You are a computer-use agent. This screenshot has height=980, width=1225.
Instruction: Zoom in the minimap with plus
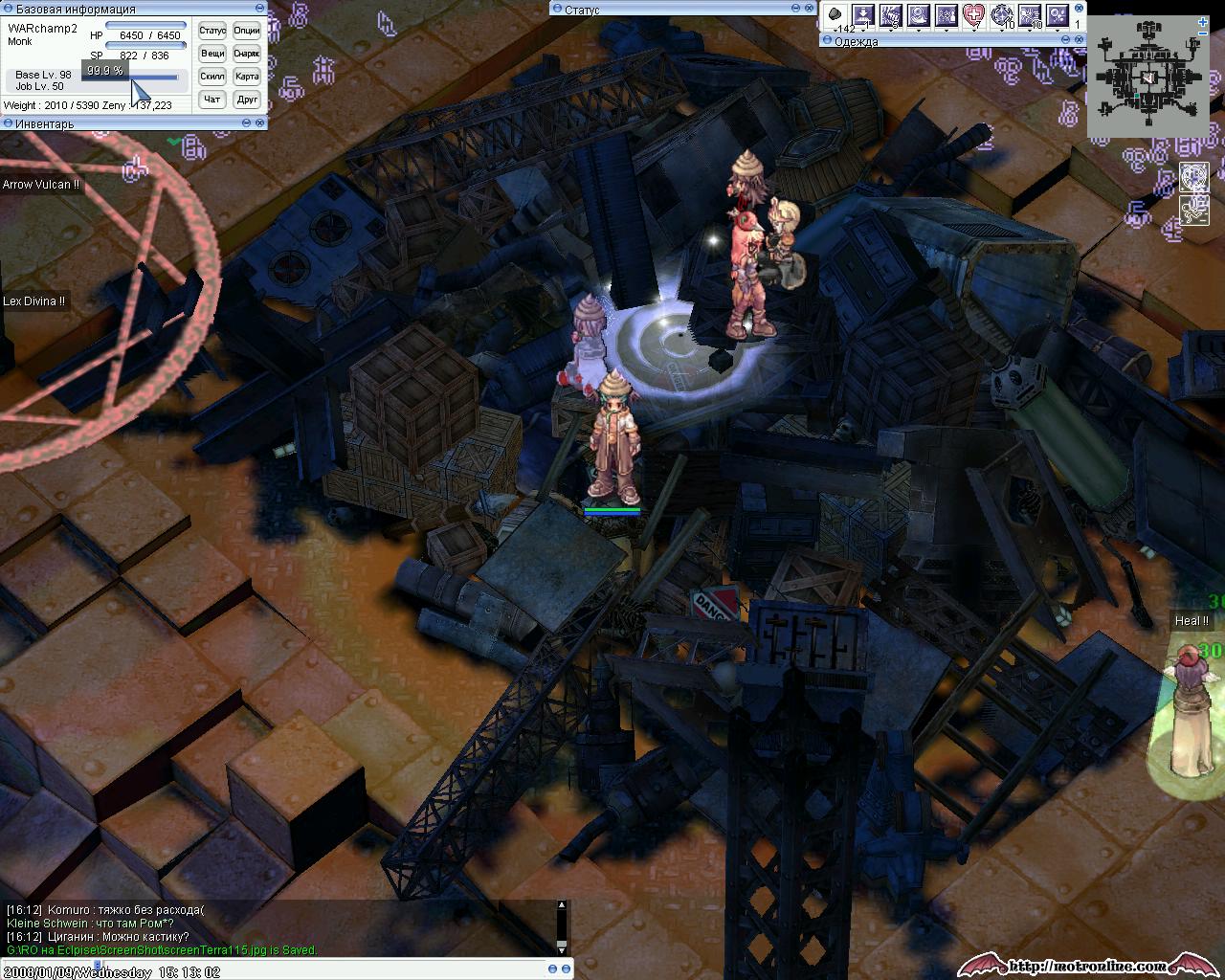(1202, 22)
